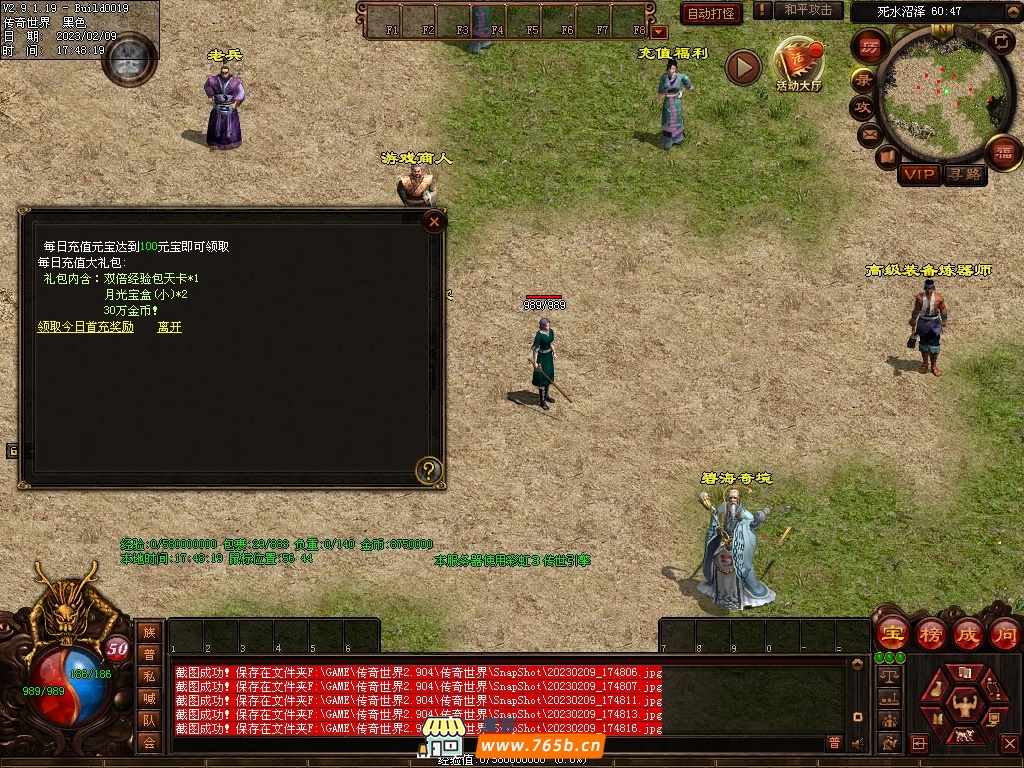Select the 队 team chat channel

click(149, 720)
